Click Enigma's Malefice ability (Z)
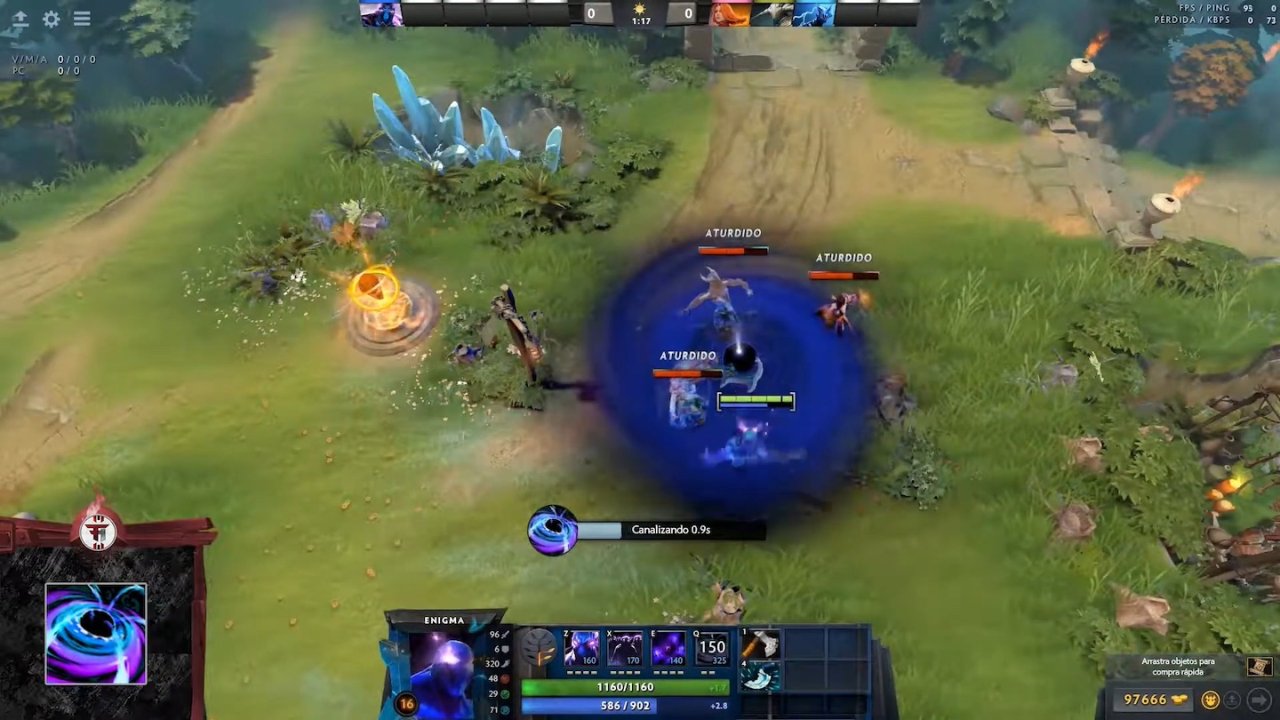This screenshot has width=1280, height=720. click(582, 648)
